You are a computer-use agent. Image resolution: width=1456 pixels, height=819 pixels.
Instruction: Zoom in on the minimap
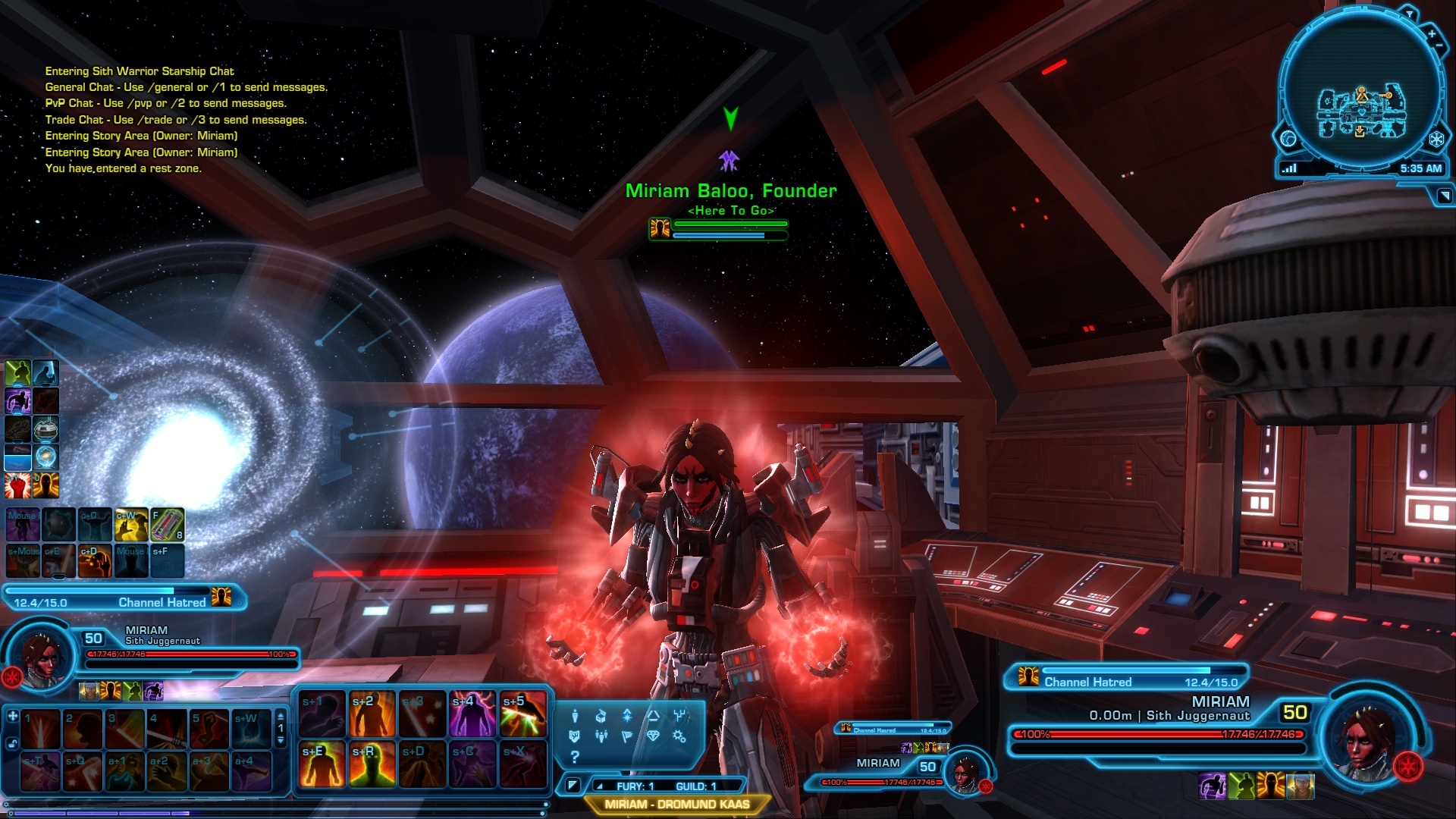(x=1432, y=34)
